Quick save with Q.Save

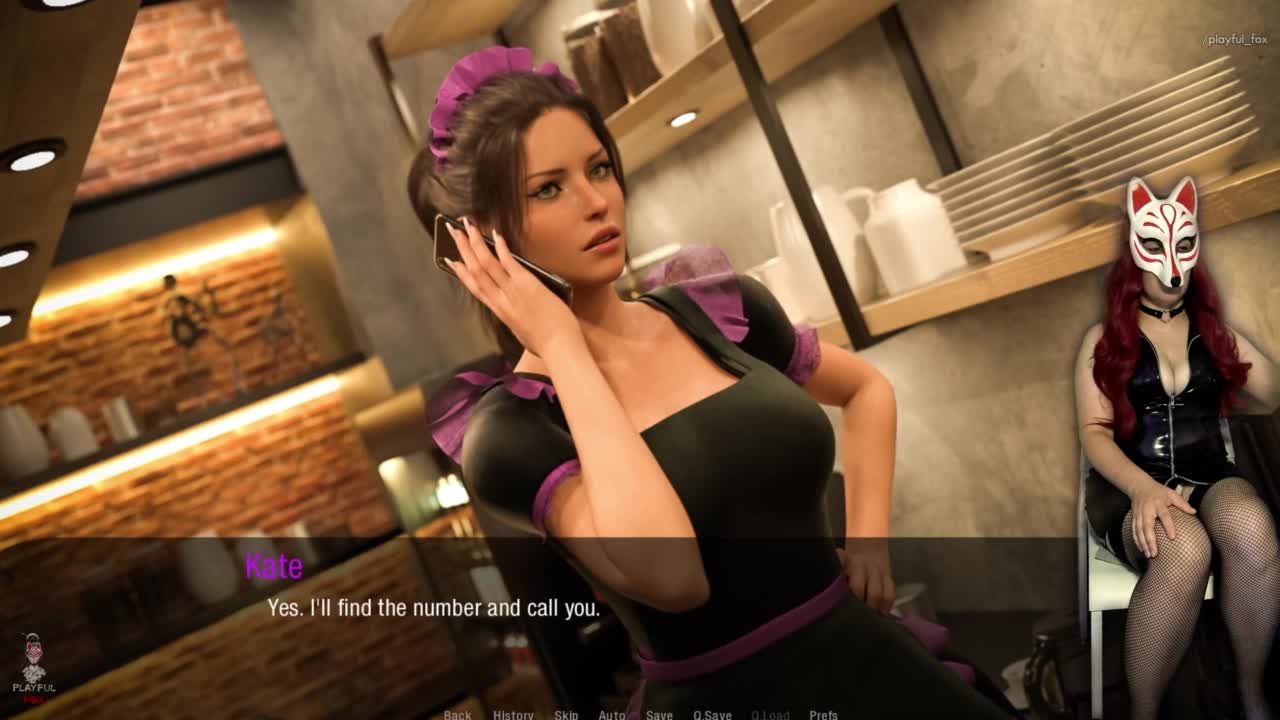click(x=712, y=714)
